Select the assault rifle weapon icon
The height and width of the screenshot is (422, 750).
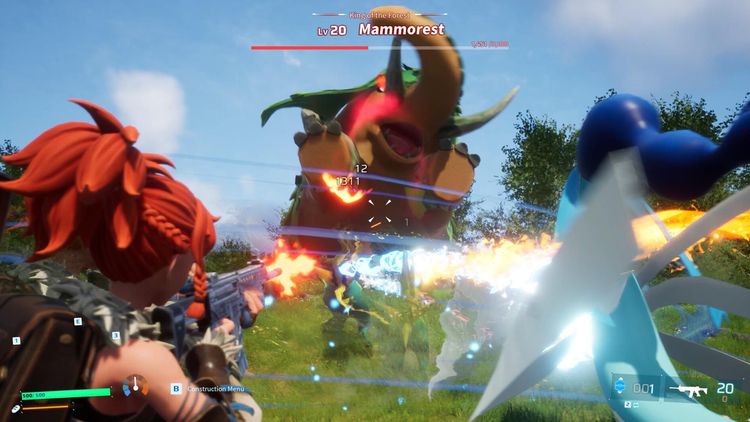tap(691, 389)
